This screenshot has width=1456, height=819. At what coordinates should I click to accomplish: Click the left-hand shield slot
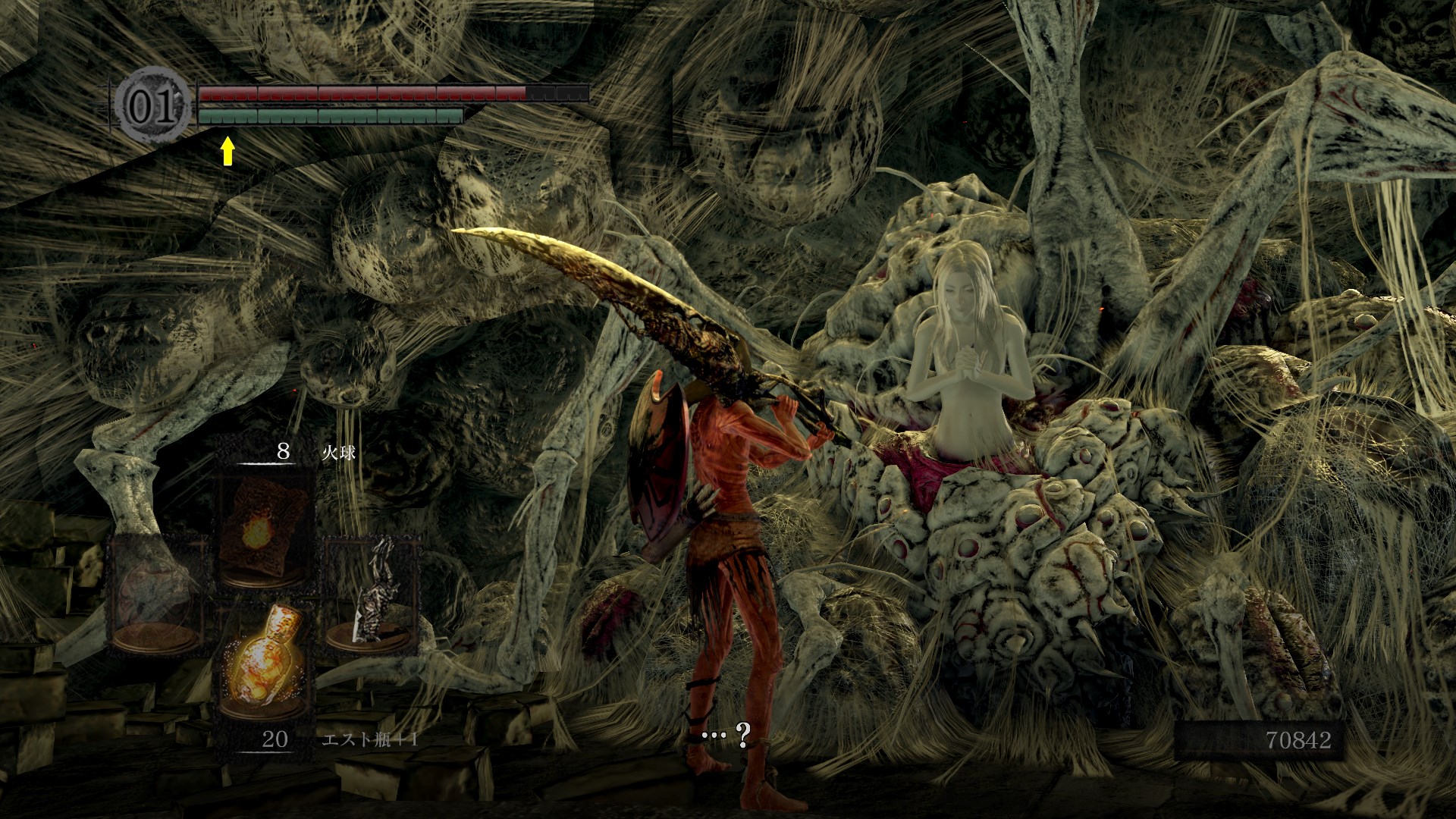157,596
